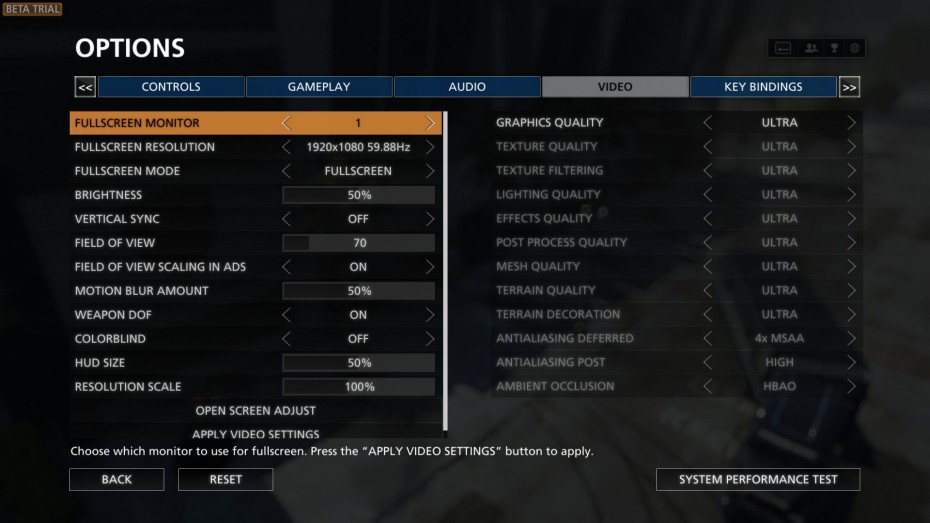Change Colorblind mode with its right arrow

[431, 339]
